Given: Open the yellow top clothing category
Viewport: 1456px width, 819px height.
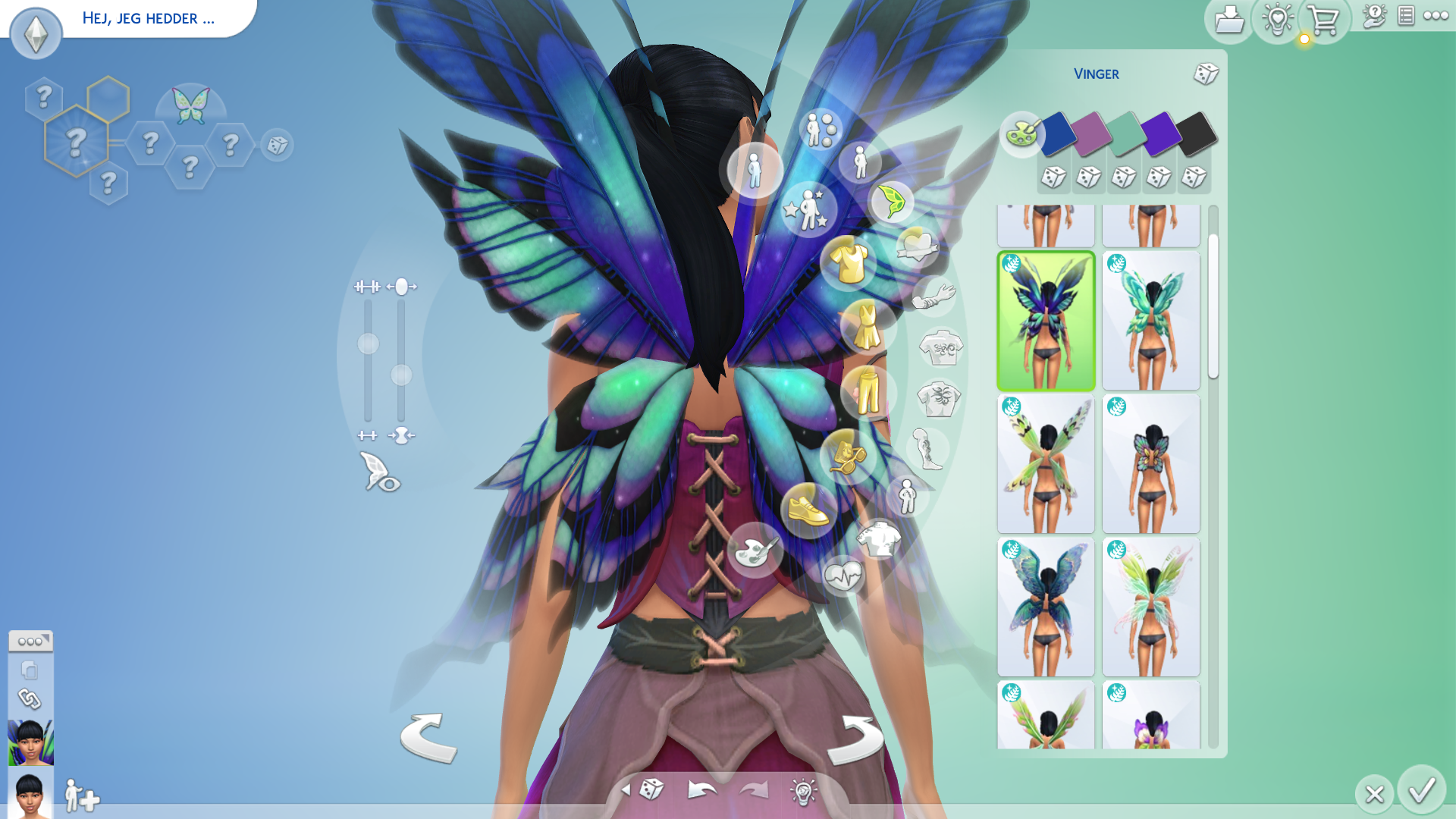Looking at the screenshot, I should 849,262.
